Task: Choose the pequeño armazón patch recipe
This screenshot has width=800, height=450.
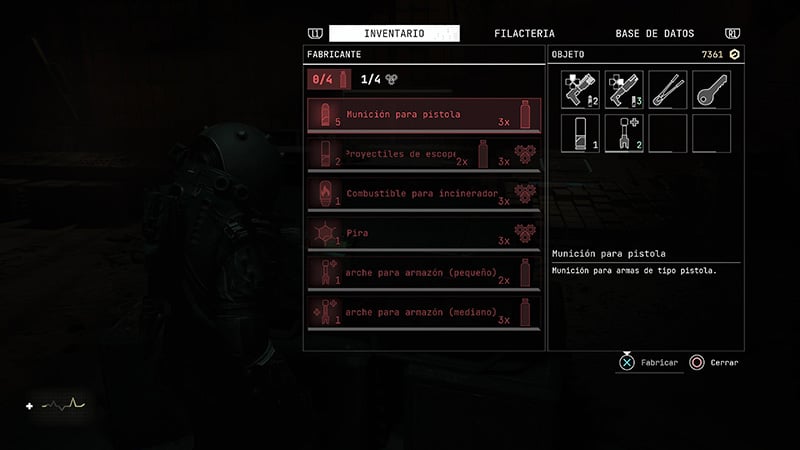Action: [x=424, y=272]
